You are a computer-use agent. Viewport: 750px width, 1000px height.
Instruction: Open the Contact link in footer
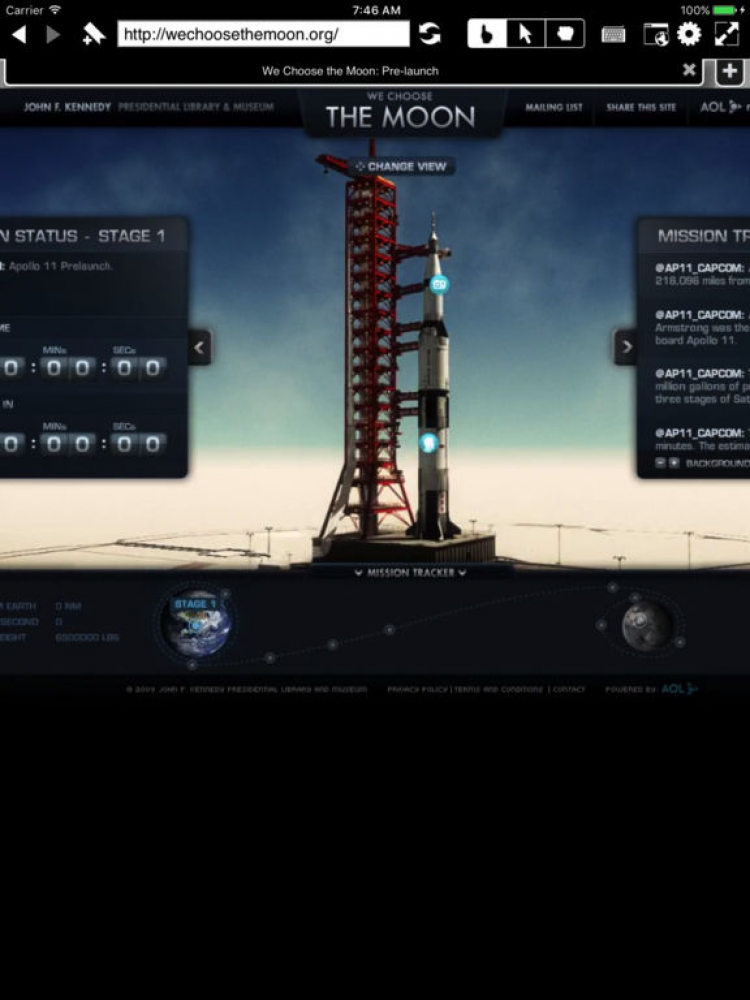click(569, 690)
